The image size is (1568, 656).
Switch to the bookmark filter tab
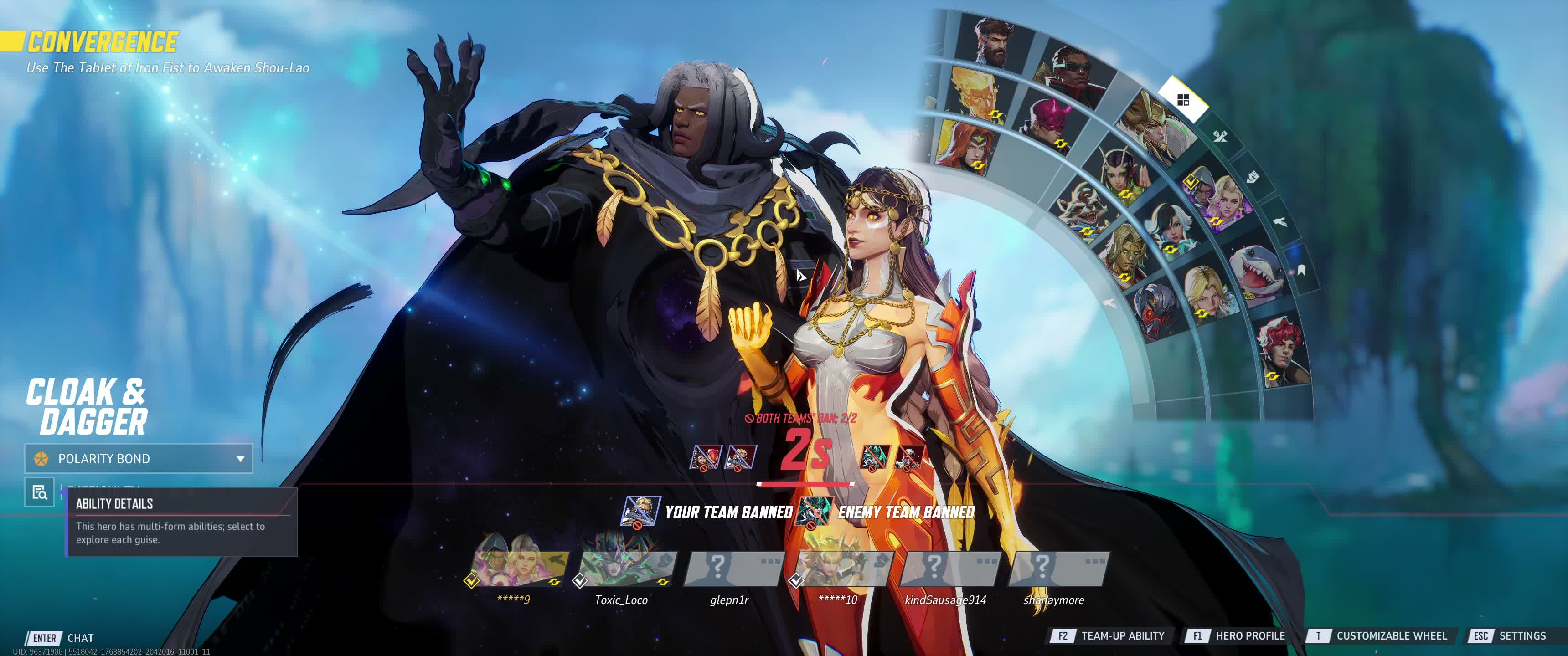[1300, 270]
